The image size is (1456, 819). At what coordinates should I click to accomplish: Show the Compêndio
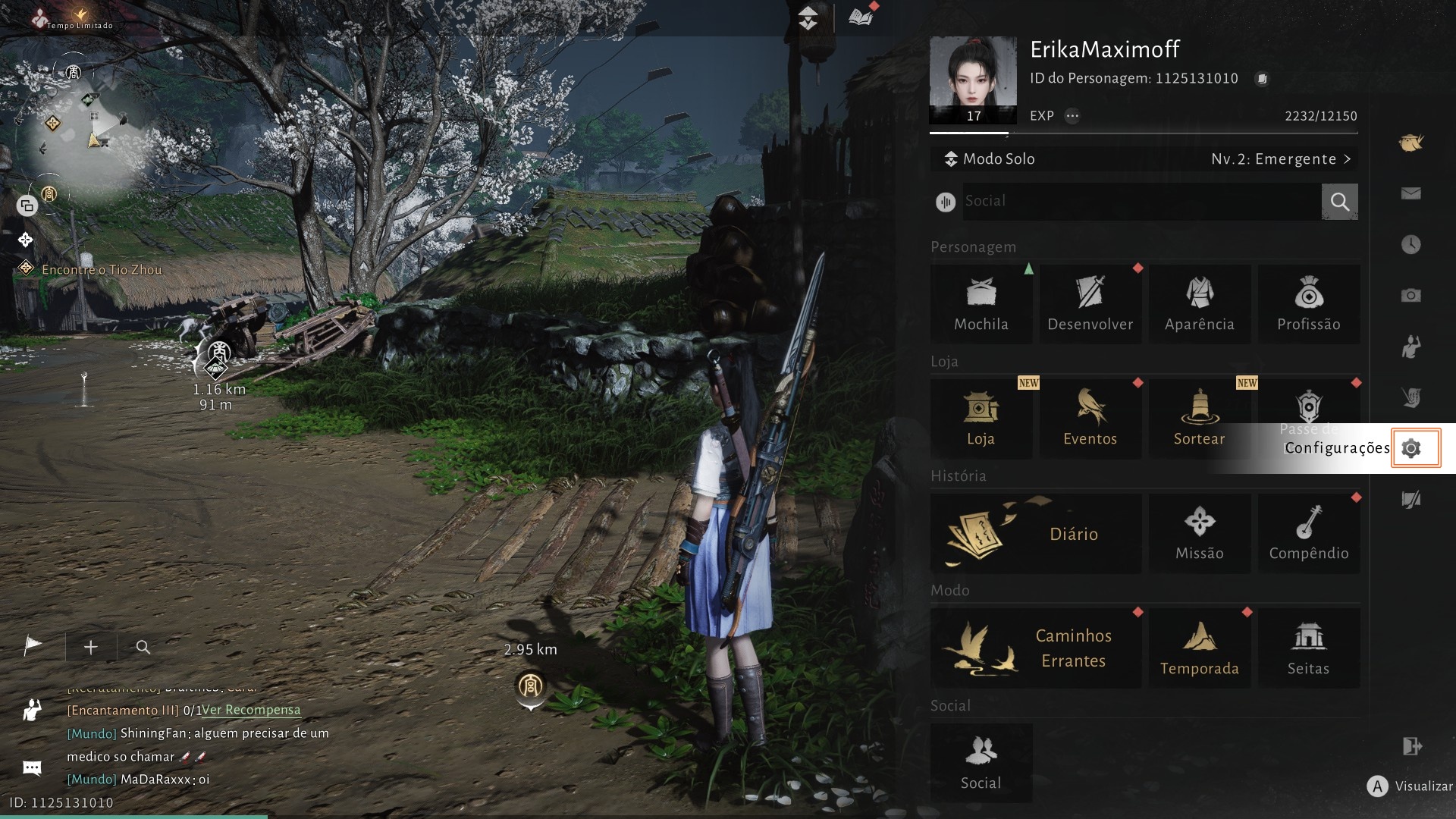point(1308,534)
